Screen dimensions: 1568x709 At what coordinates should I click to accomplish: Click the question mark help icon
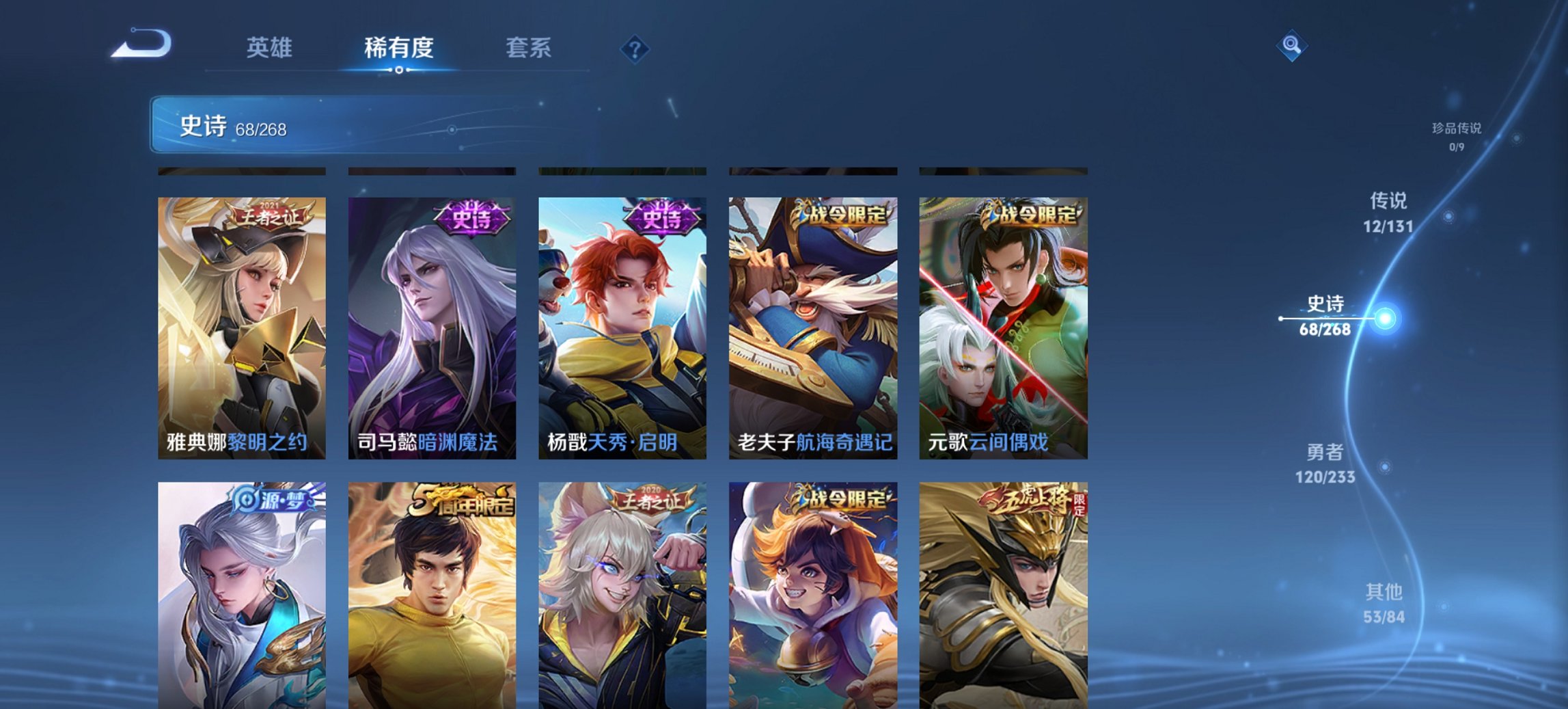(635, 48)
